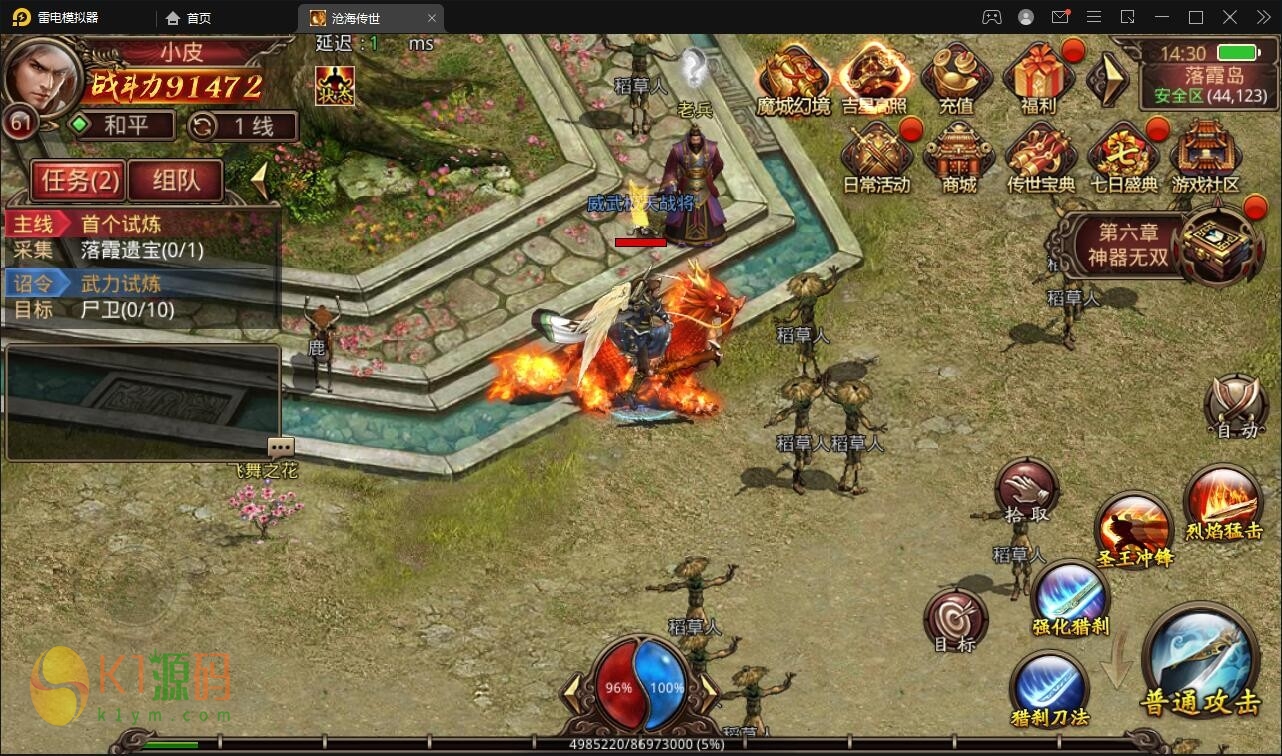This screenshot has height=756, width=1282.
Task: Switch to the 组队 team tab
Action: point(175,180)
